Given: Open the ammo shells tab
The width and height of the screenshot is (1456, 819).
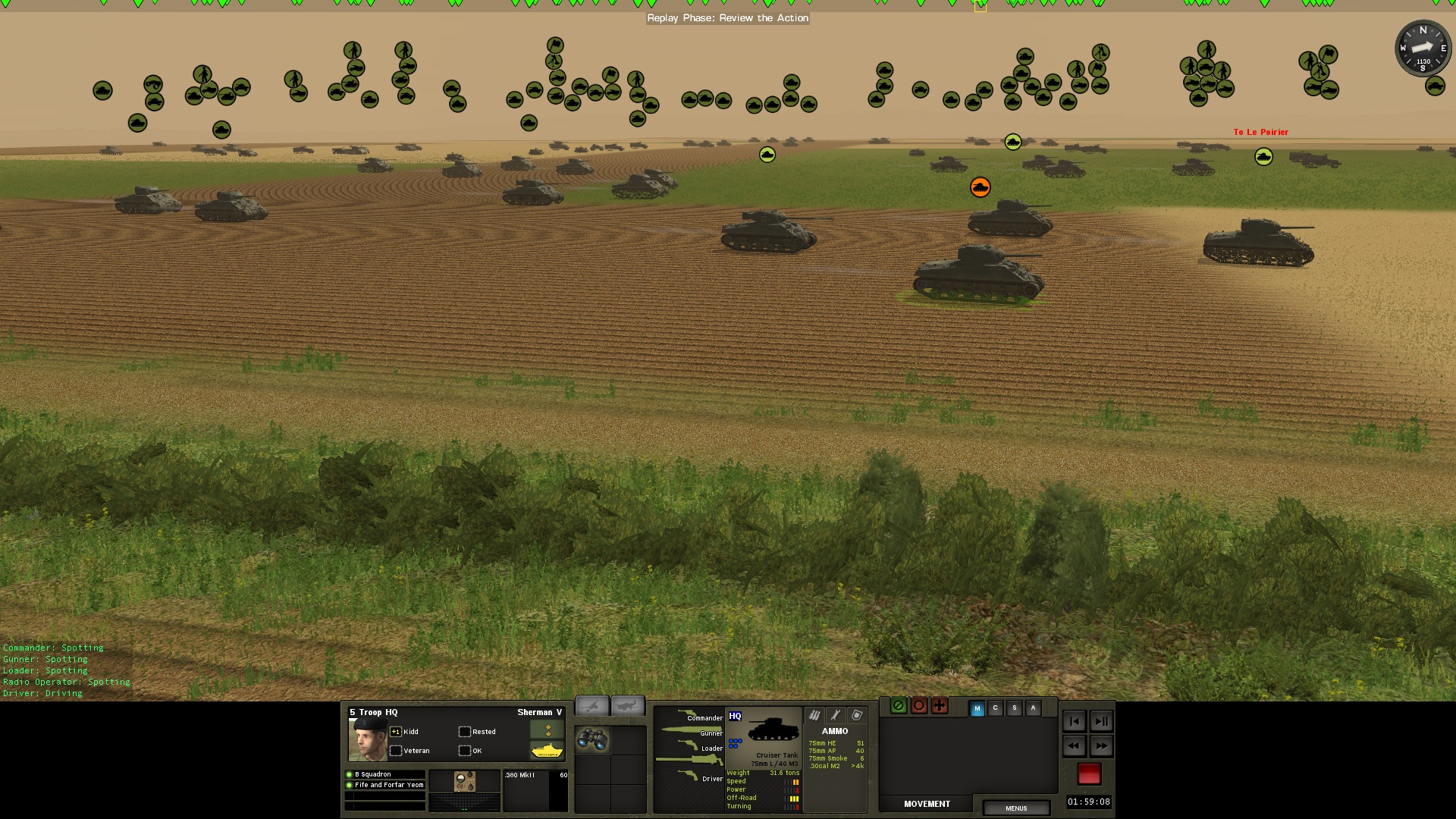Looking at the screenshot, I should click(x=814, y=715).
